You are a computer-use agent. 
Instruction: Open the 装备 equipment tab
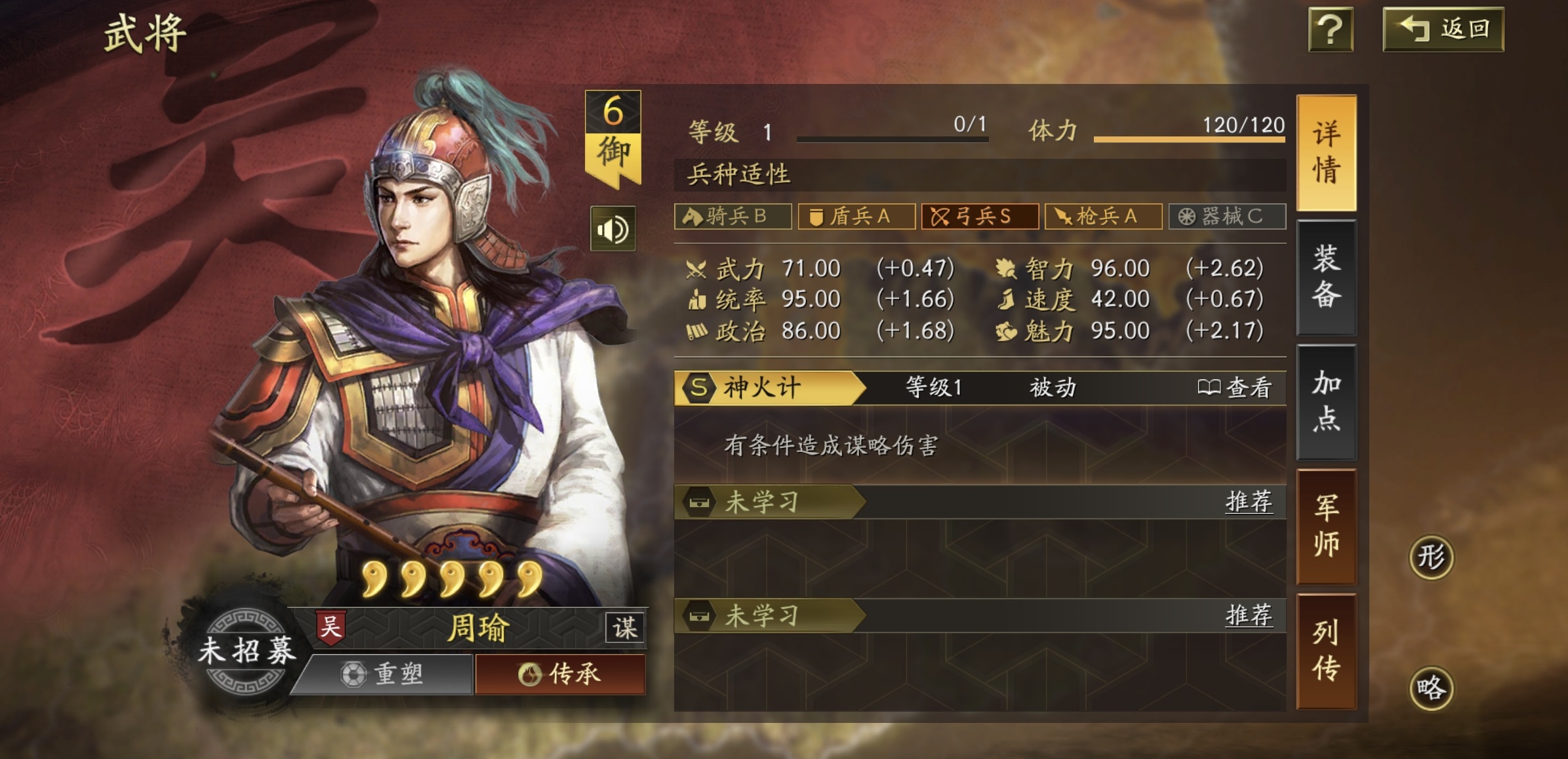pyautogui.click(x=1326, y=277)
